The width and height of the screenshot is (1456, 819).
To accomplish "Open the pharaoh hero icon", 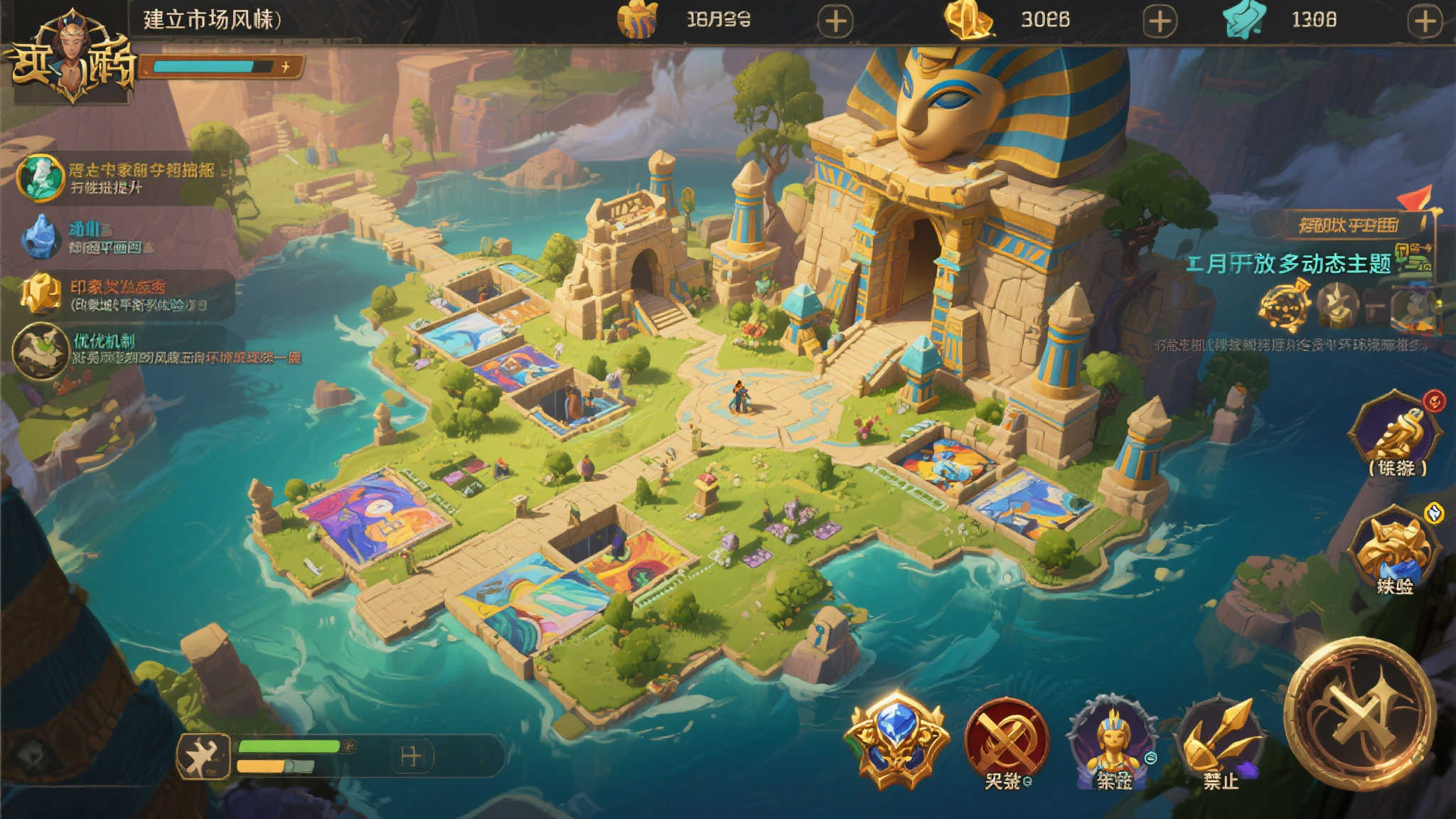I will (1113, 743).
